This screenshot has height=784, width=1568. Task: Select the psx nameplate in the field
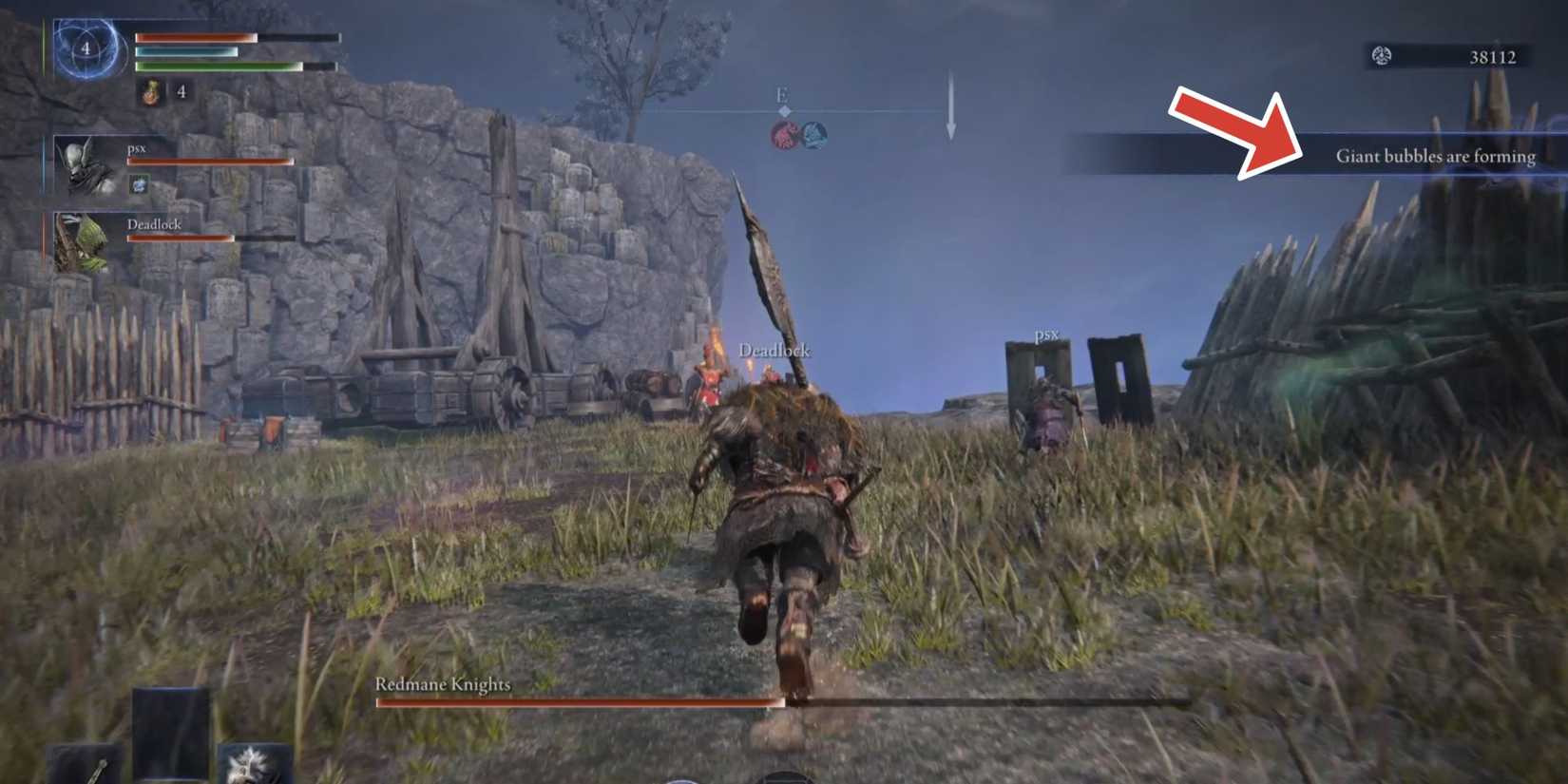click(x=1047, y=335)
